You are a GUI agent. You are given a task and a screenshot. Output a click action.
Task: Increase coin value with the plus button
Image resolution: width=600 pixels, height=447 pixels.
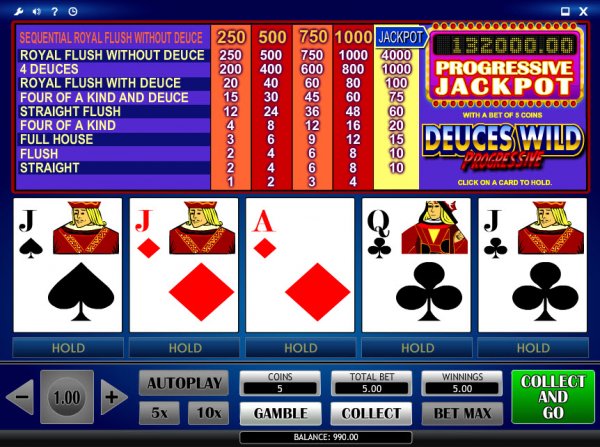click(x=114, y=397)
